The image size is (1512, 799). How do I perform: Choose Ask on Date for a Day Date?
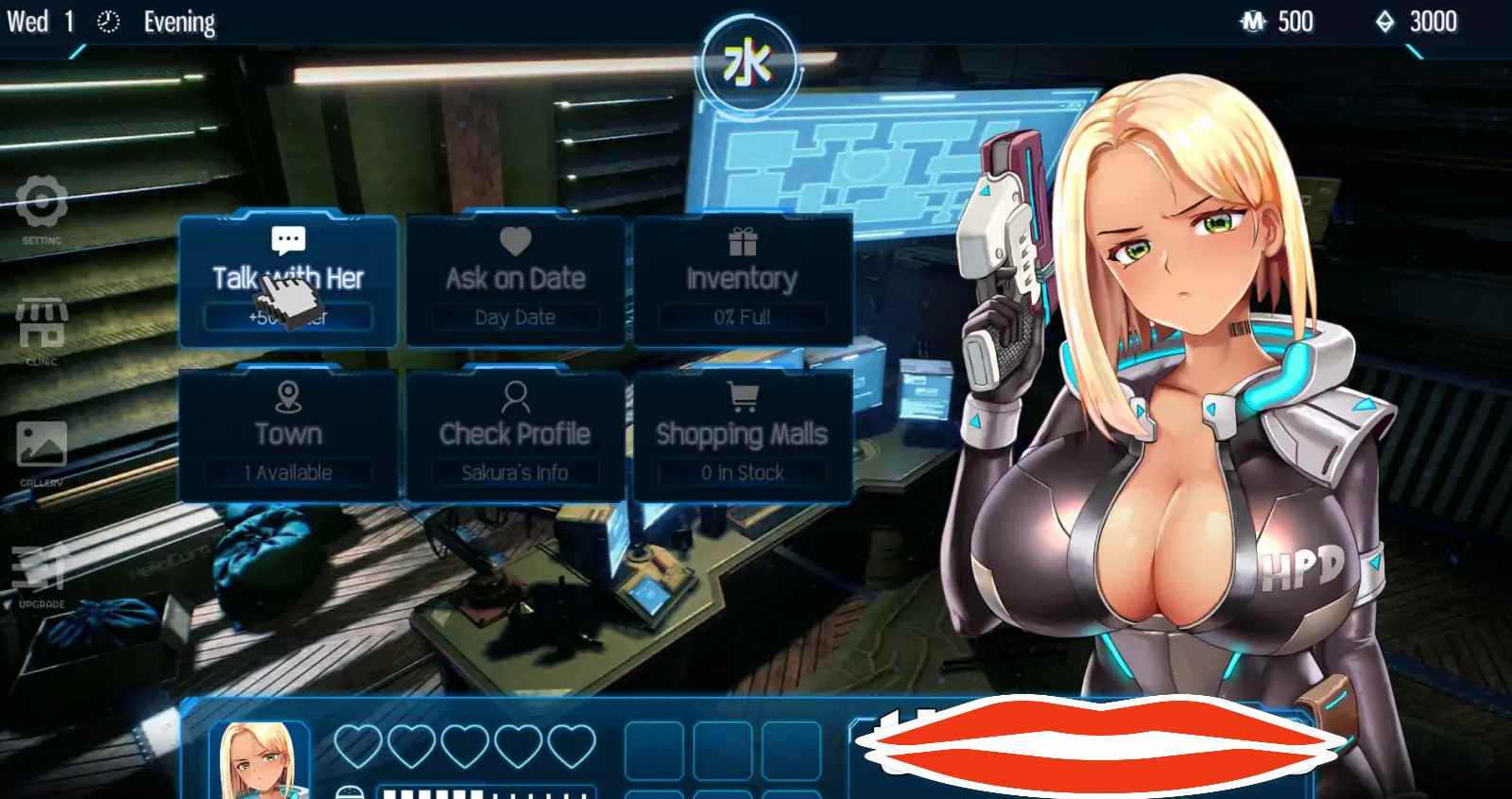tap(515, 279)
